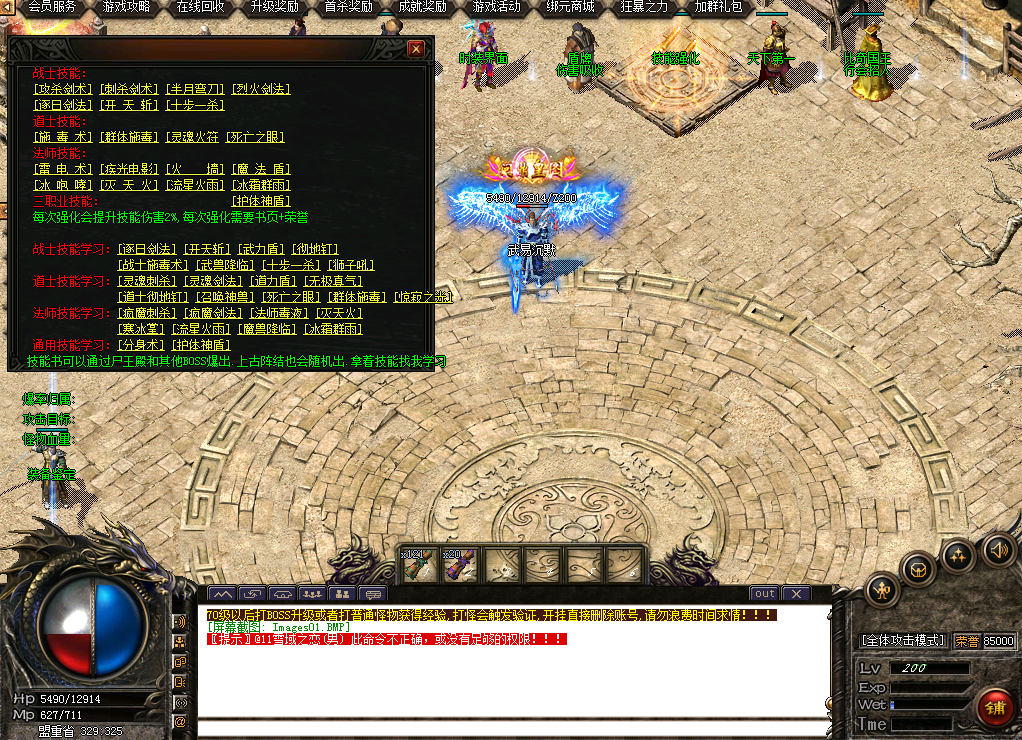Screen dimensions: 1022x740
Task: Choose the 烈火剑法 skill to enhance
Action: click(x=260, y=89)
